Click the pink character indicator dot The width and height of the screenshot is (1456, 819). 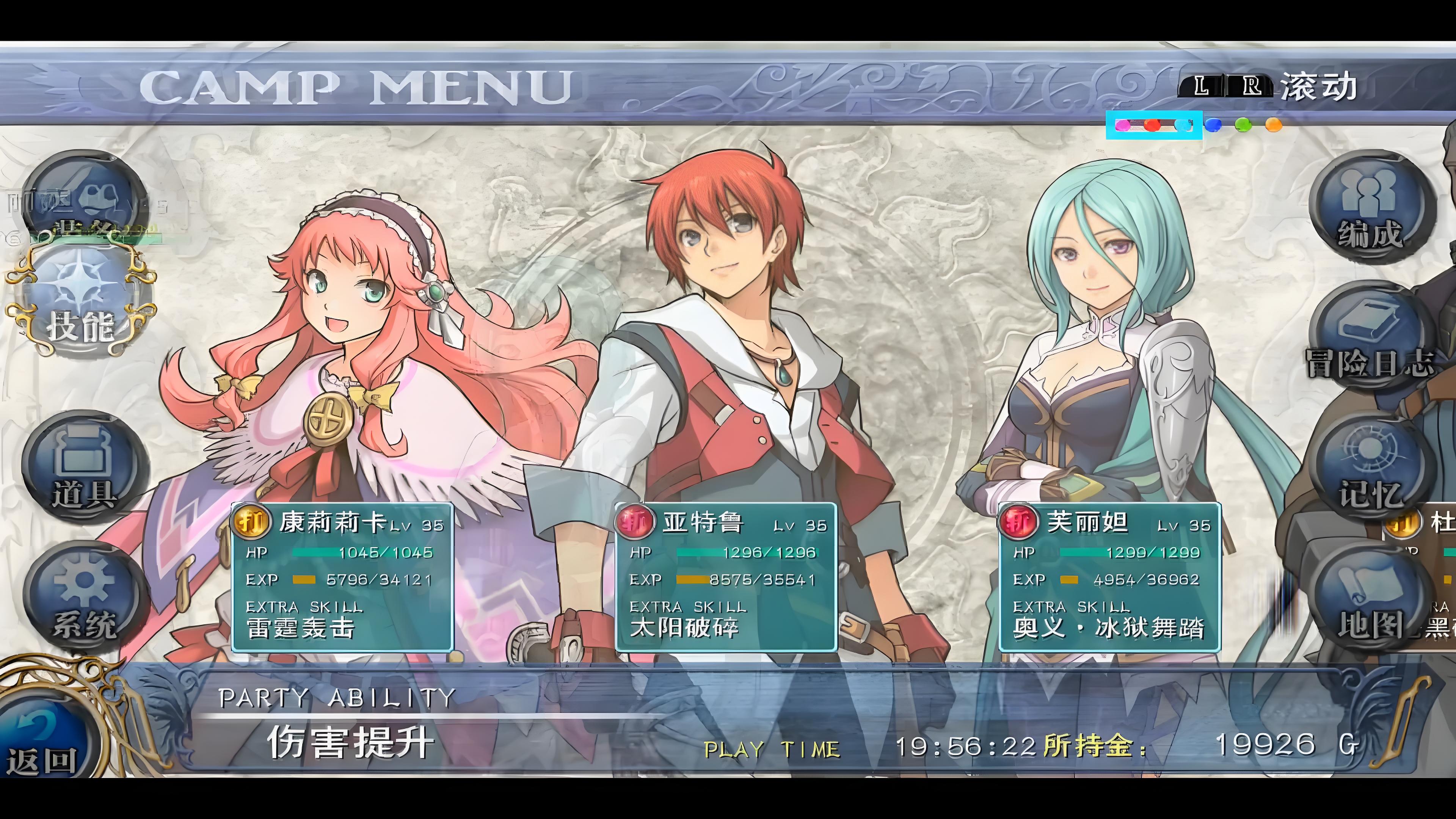click(x=1122, y=125)
